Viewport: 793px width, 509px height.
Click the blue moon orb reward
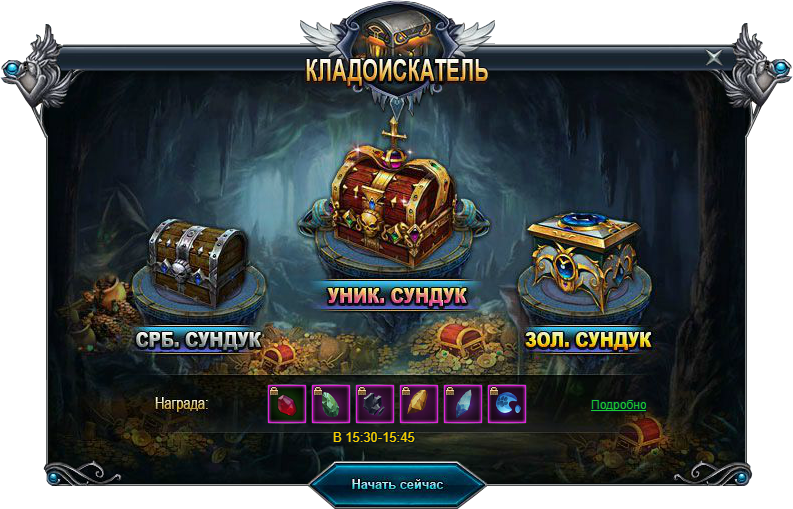tap(506, 404)
